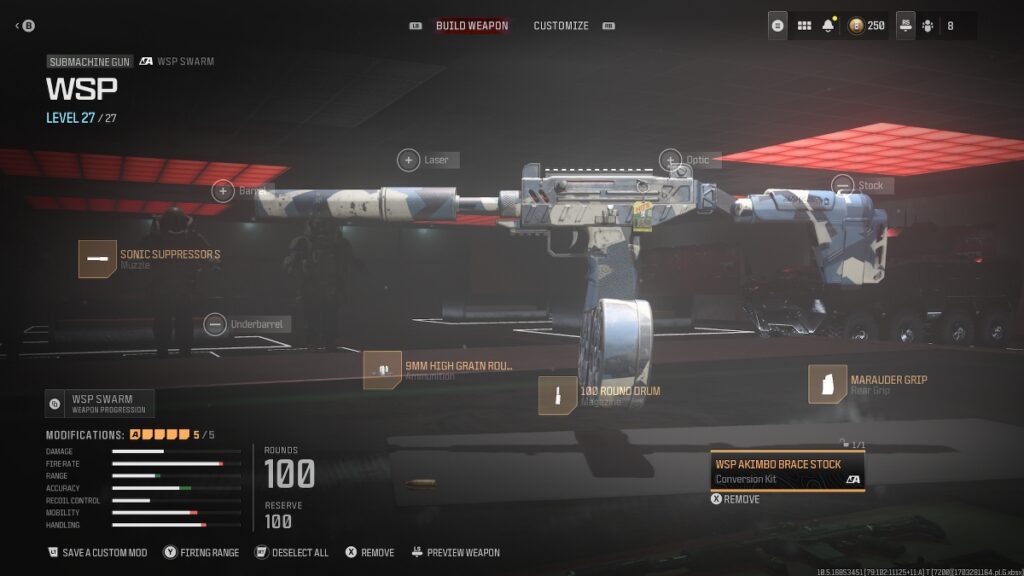Open the Barrel attachment slot
The image size is (1024, 576).
(x=222, y=191)
